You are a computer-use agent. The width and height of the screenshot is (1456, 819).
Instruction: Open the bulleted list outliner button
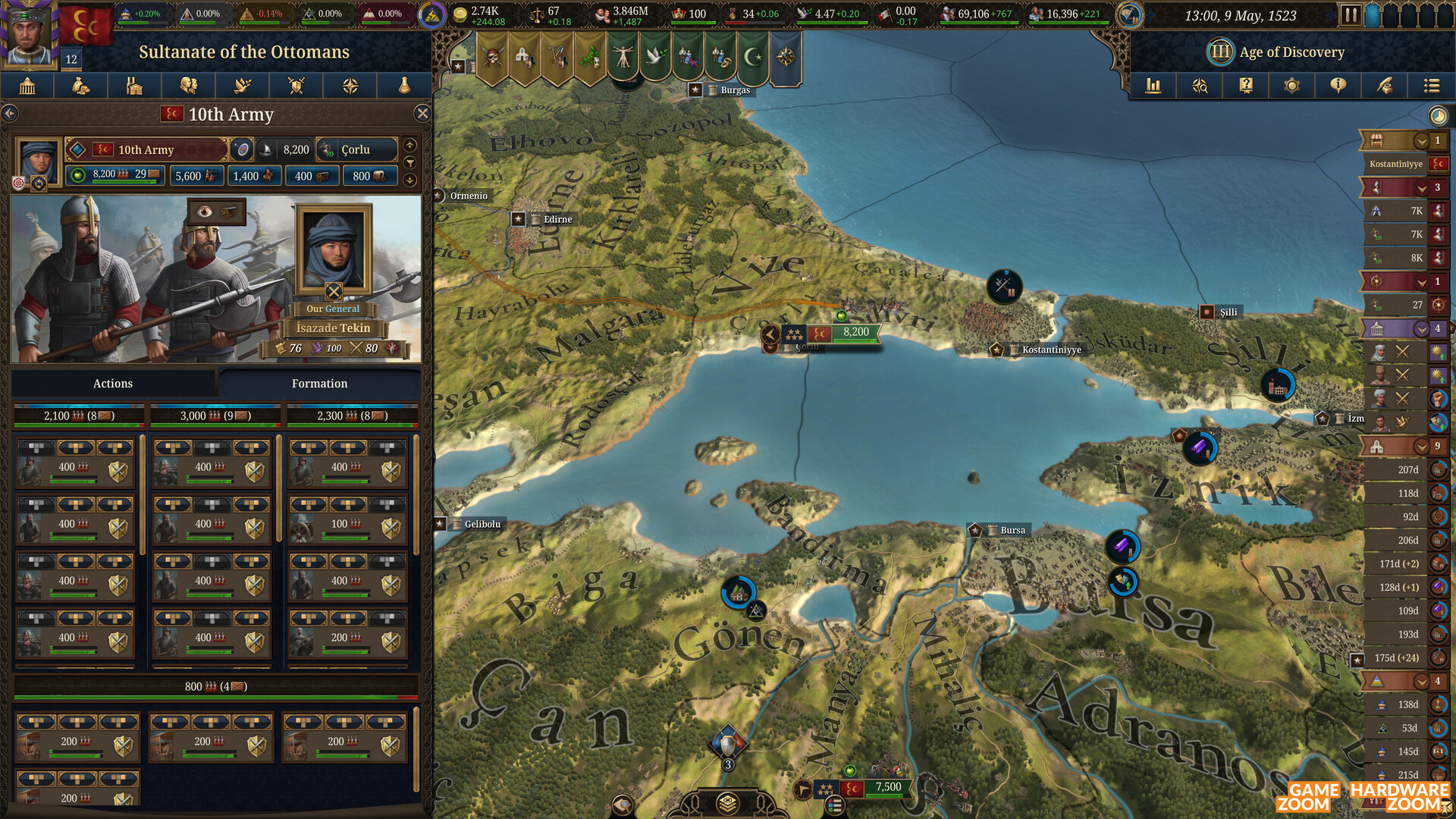pyautogui.click(x=1431, y=86)
